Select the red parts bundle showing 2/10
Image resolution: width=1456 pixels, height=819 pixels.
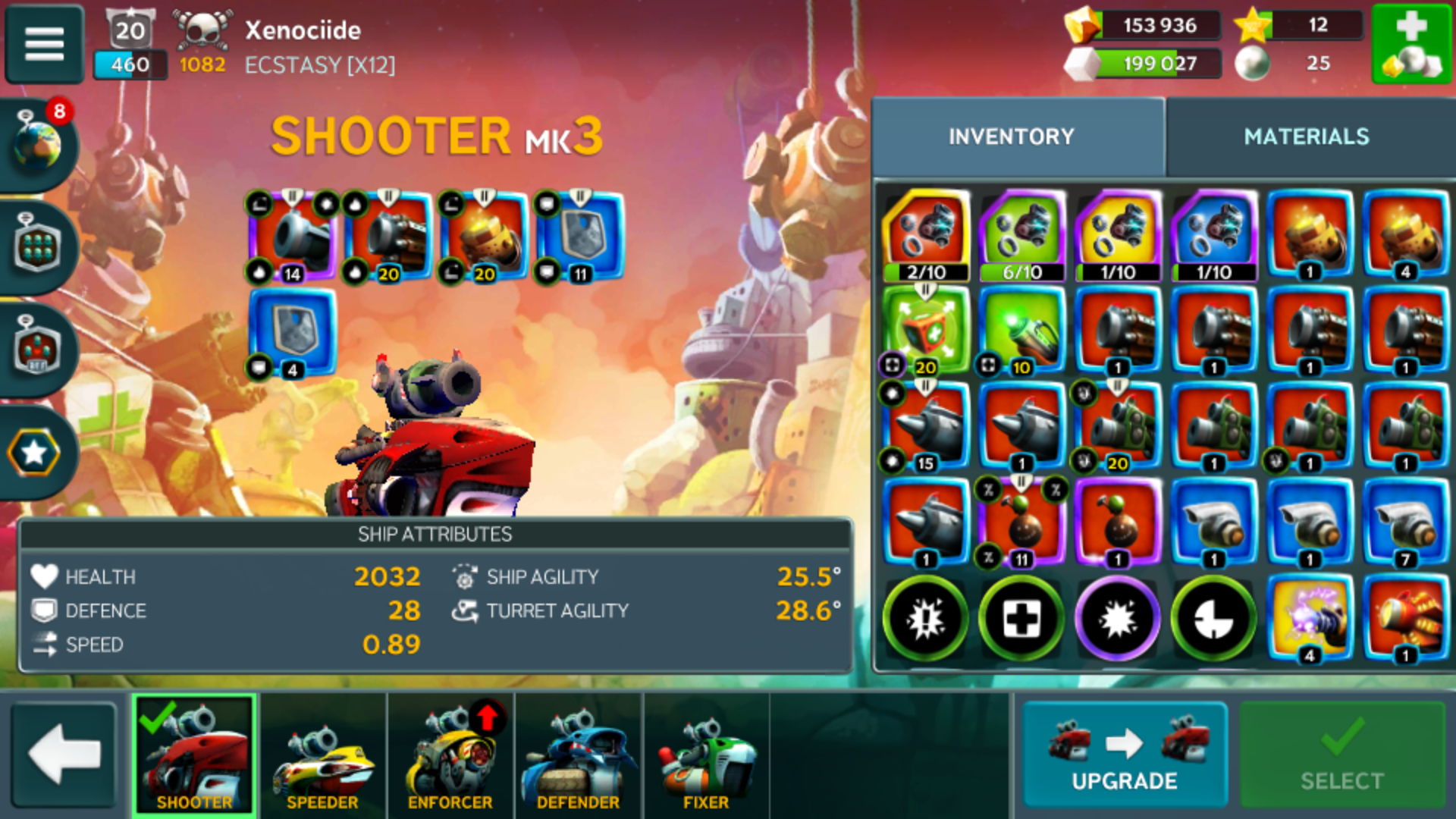tap(925, 235)
